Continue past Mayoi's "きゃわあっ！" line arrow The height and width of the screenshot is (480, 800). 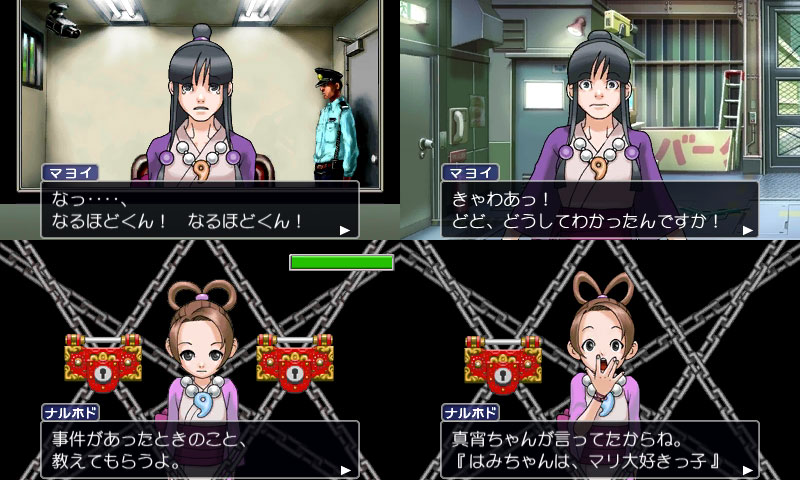pyautogui.click(x=745, y=230)
